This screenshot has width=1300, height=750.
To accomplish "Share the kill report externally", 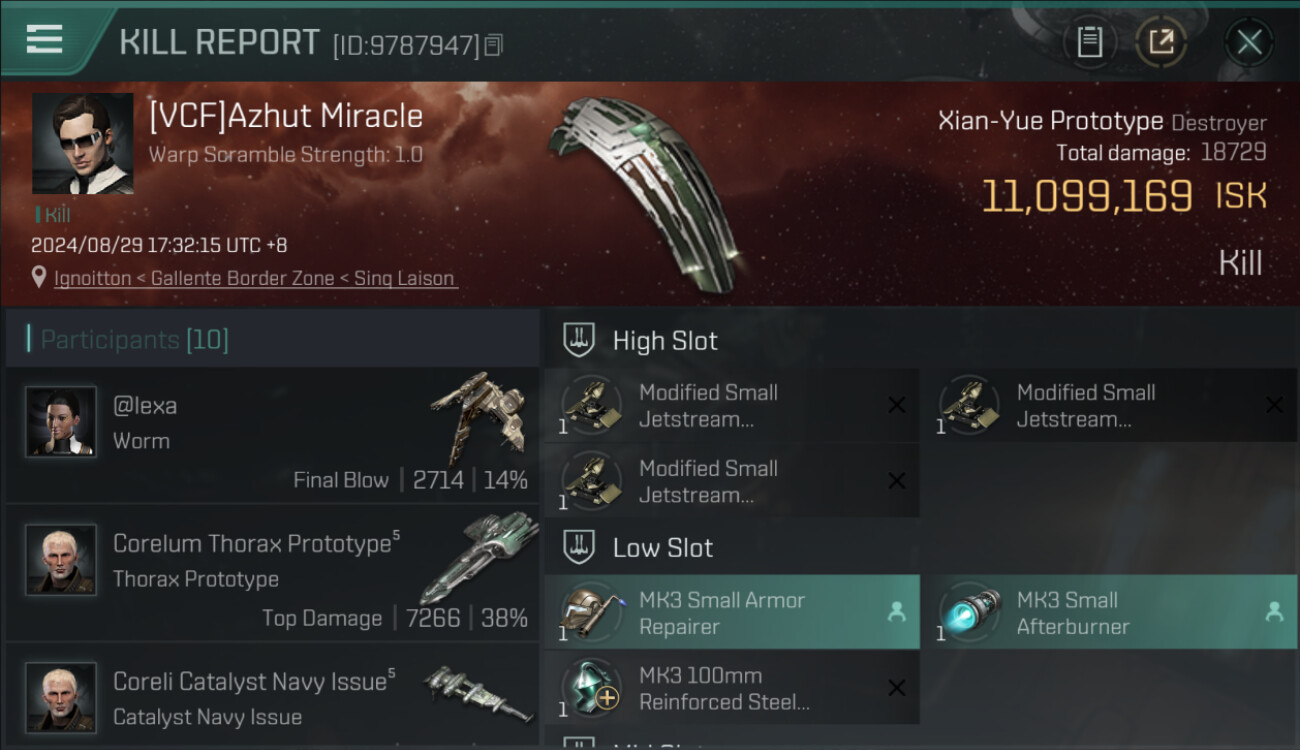I will [x=1160, y=42].
